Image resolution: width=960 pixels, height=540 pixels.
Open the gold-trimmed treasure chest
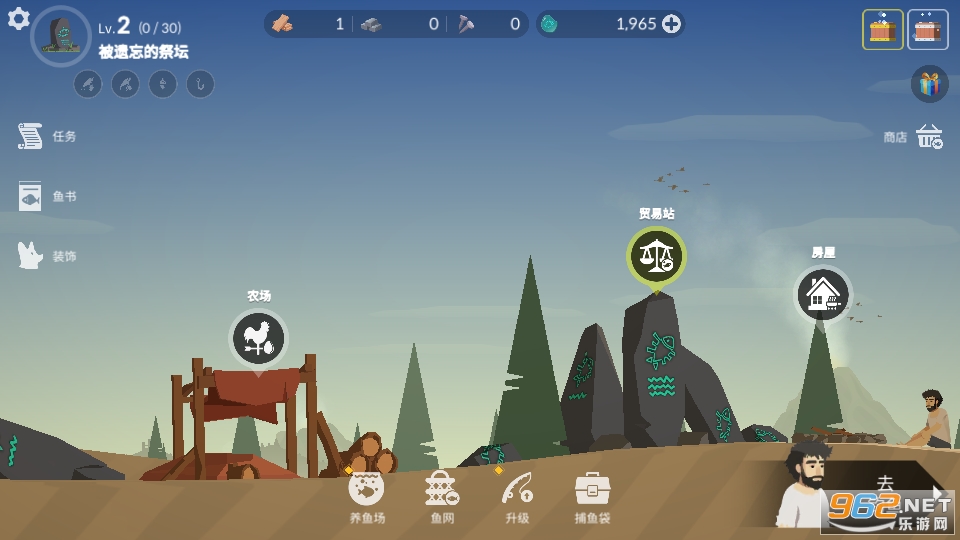pyautogui.click(x=882, y=30)
